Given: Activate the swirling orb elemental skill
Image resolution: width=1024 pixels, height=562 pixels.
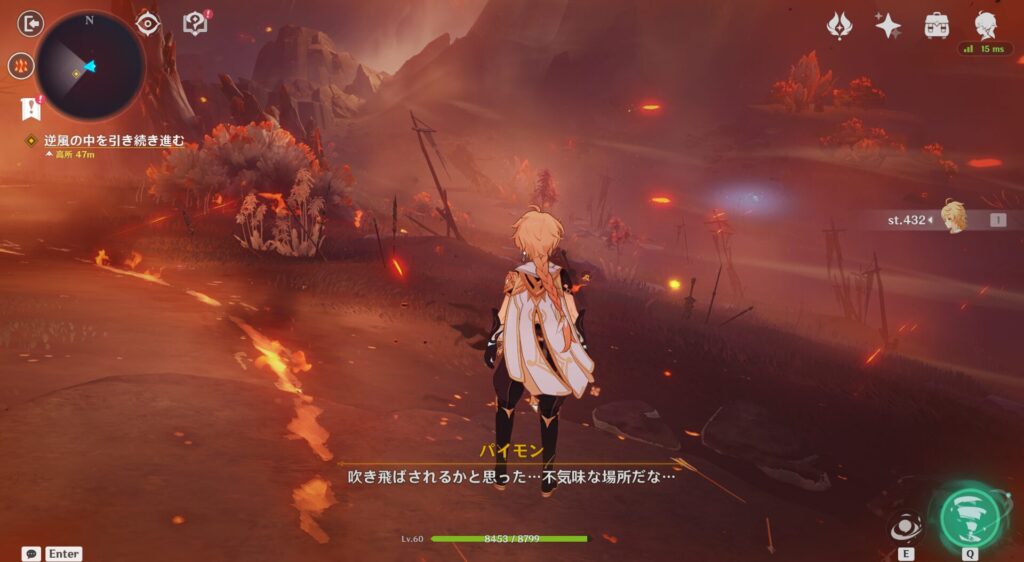Looking at the screenshot, I should 906,527.
